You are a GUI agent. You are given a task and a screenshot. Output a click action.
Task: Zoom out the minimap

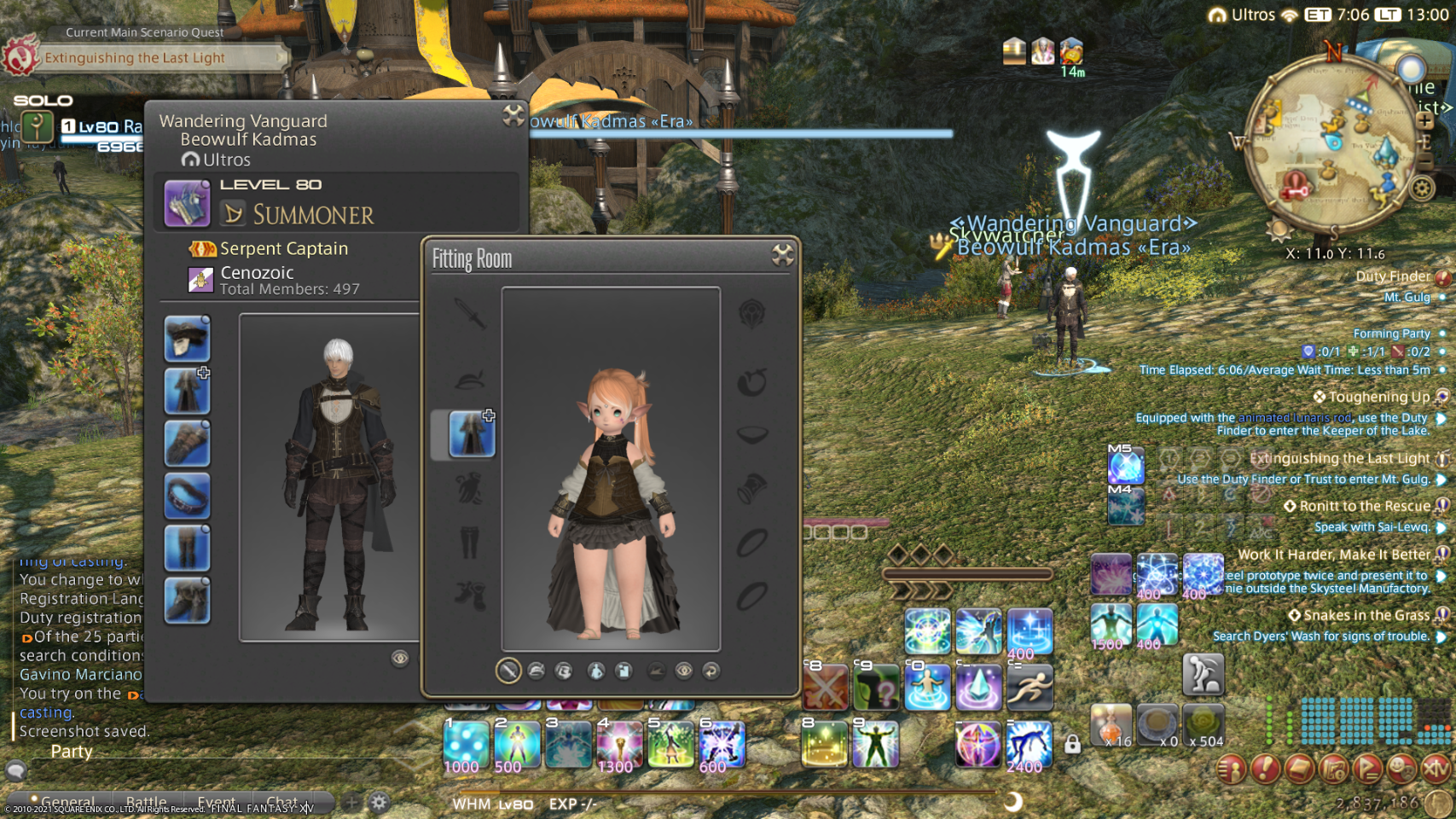[x=1424, y=162]
